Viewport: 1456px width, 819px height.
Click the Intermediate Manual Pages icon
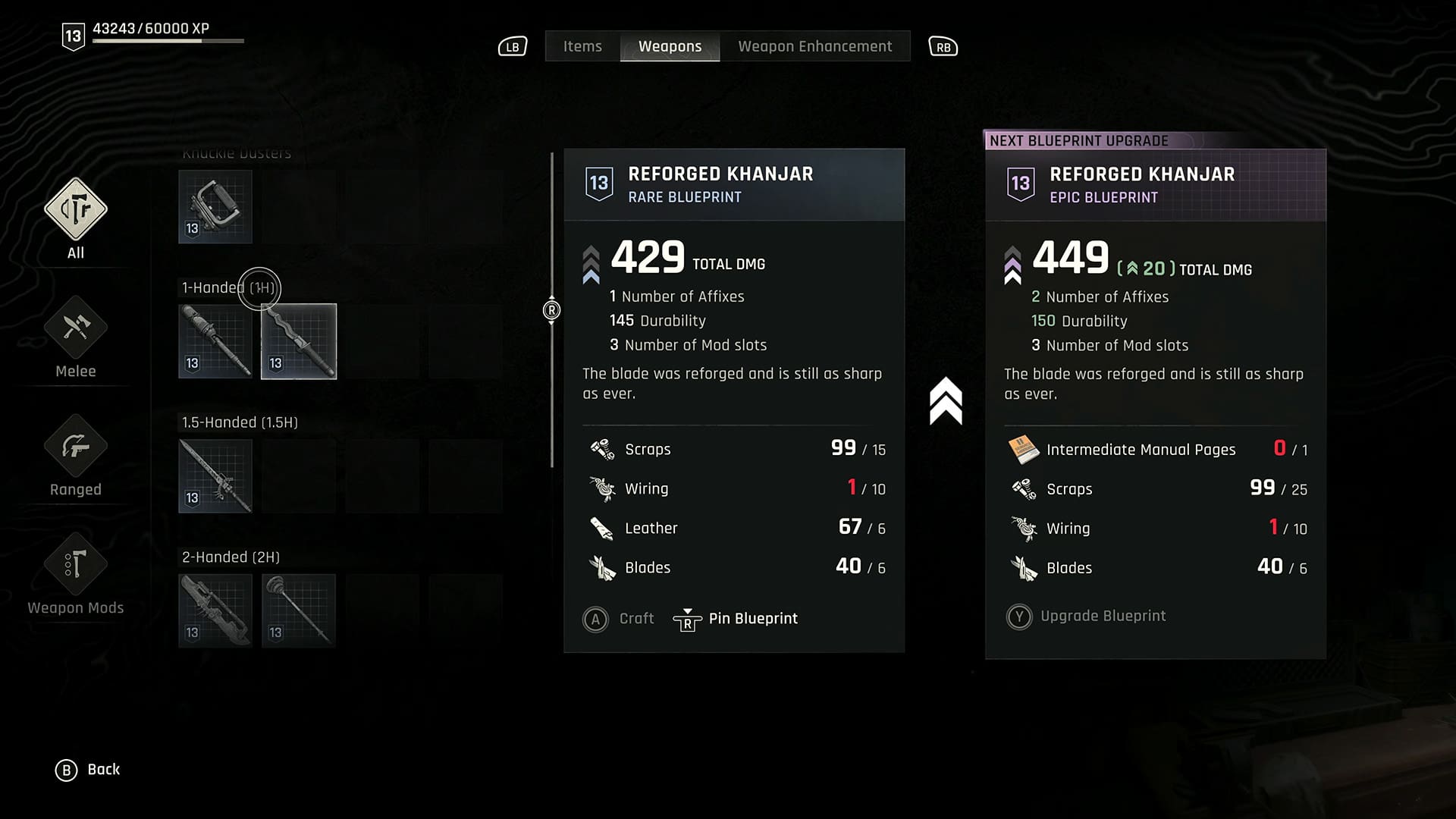point(1025,448)
